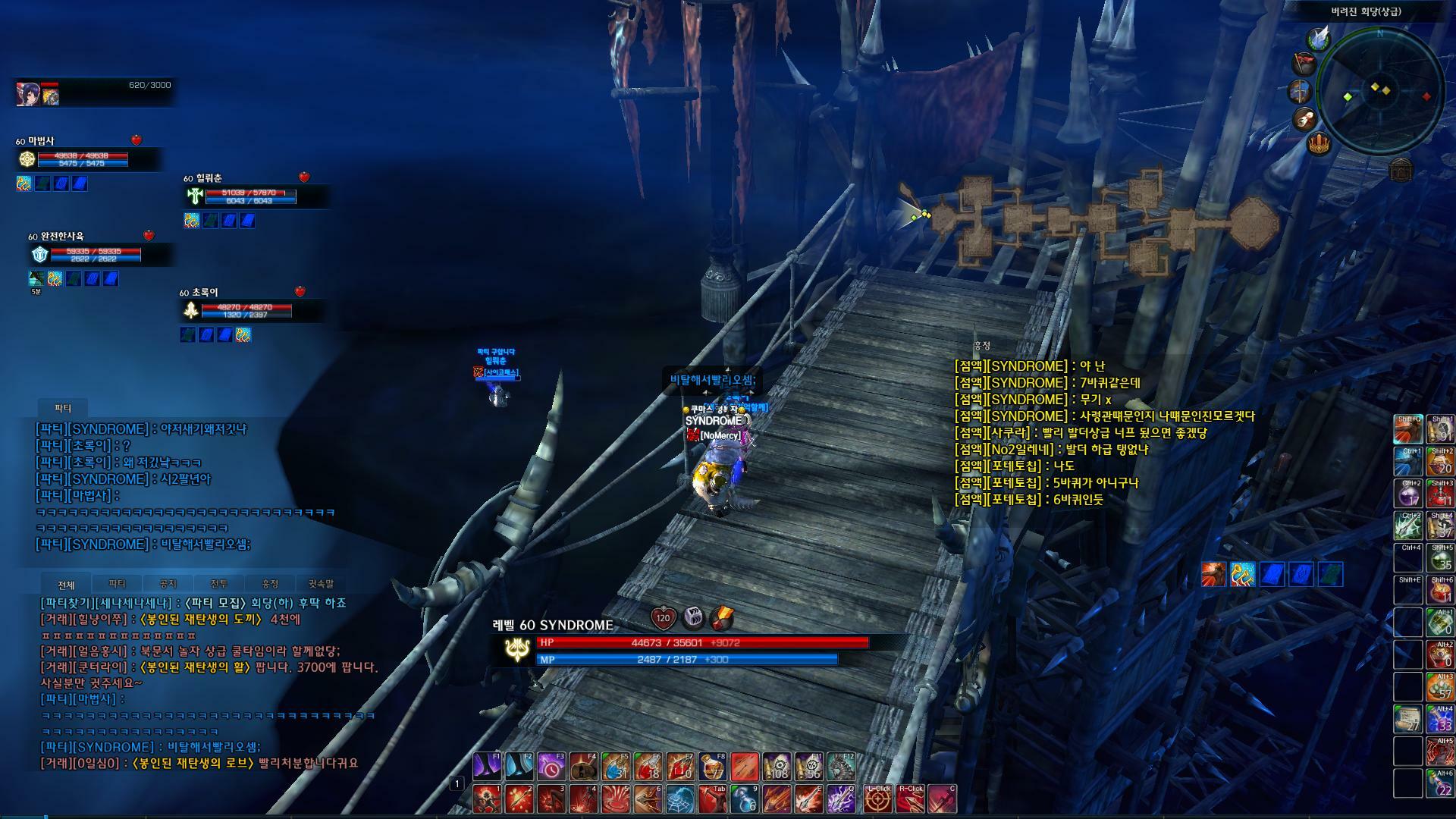Click the building icon below the minimap
The height and width of the screenshot is (819, 1456).
(x=1401, y=170)
